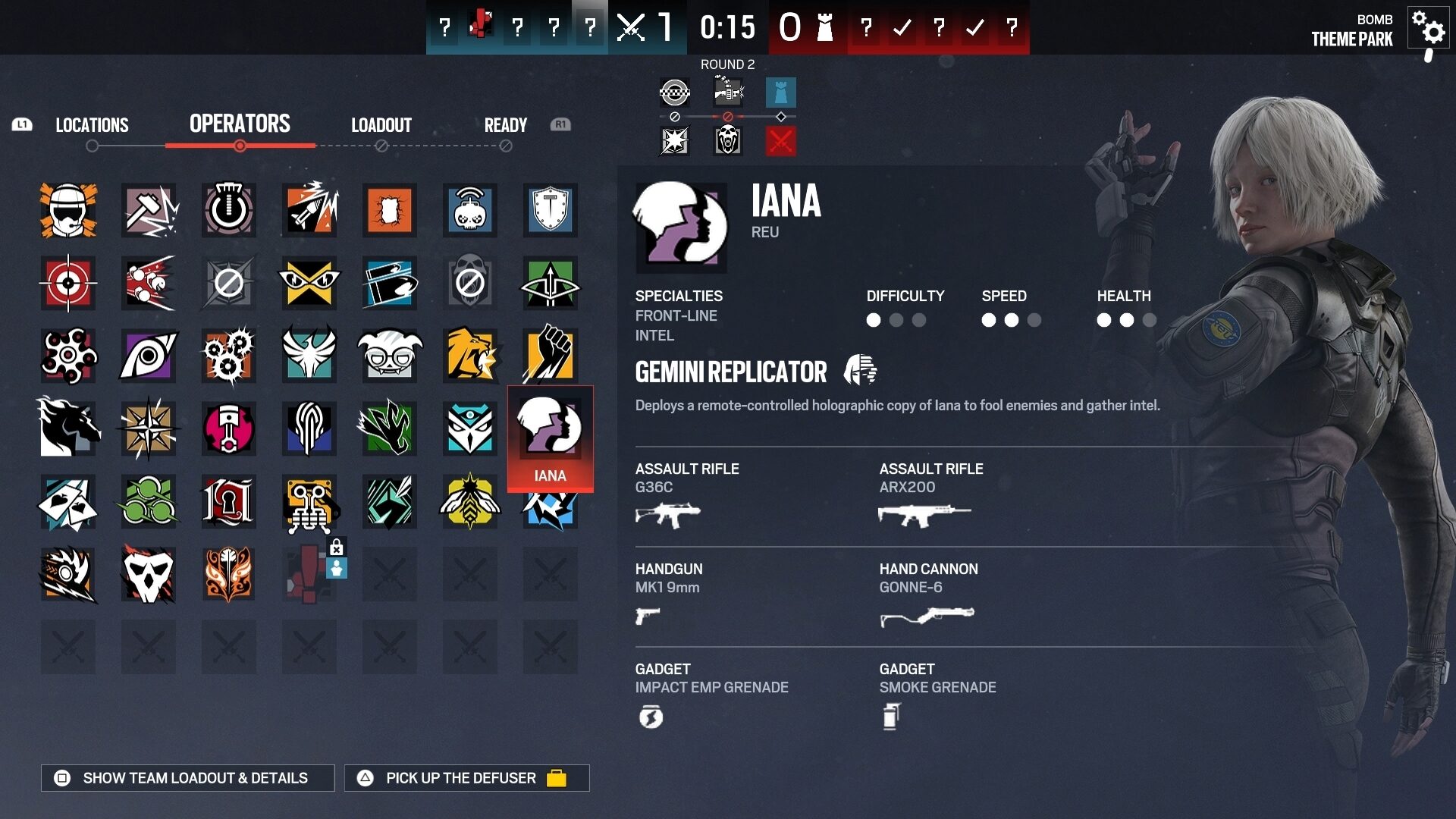Choose the Hibana operator icon

click(229, 356)
